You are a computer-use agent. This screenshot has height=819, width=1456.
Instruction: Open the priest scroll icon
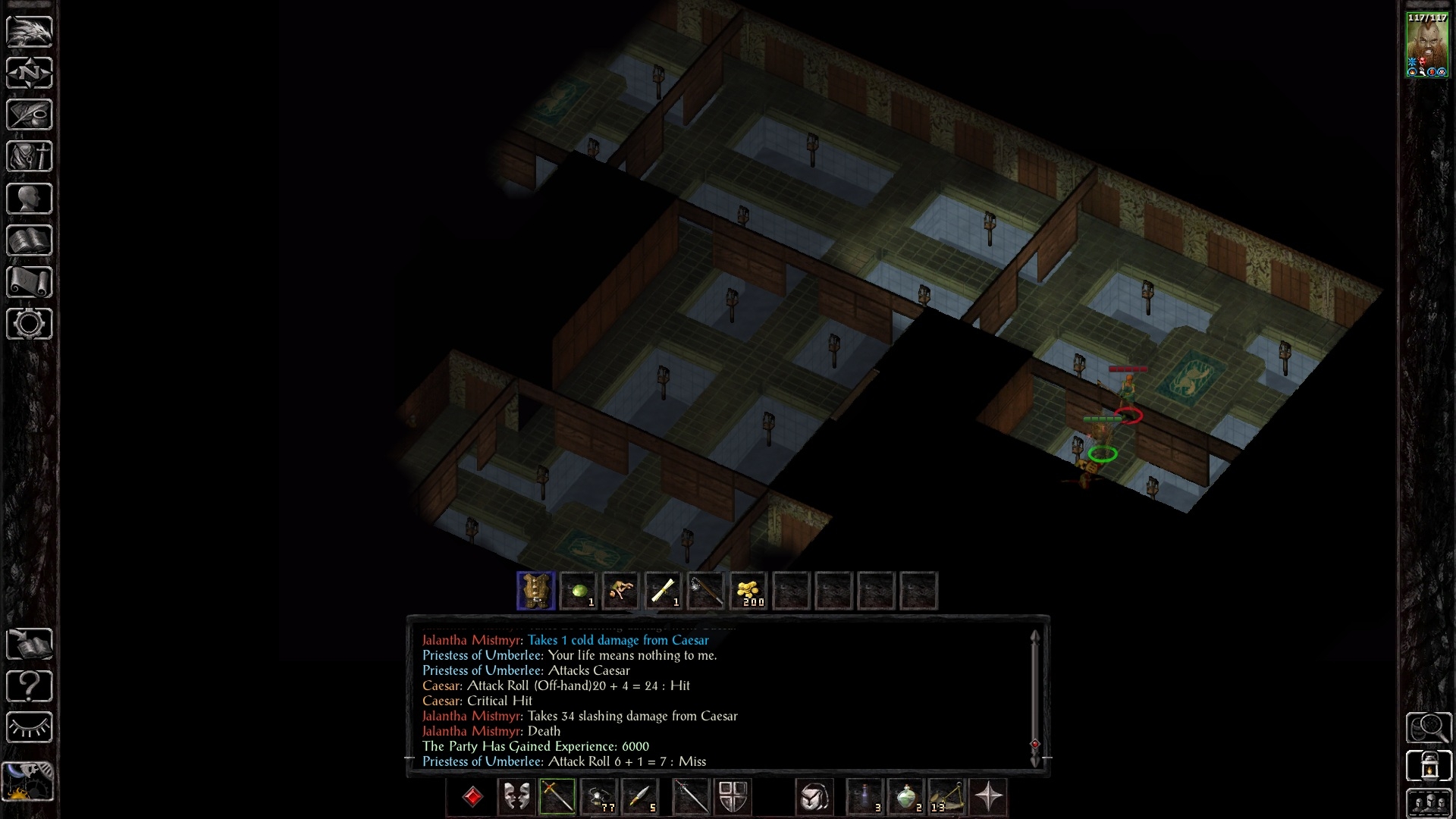(x=30, y=282)
